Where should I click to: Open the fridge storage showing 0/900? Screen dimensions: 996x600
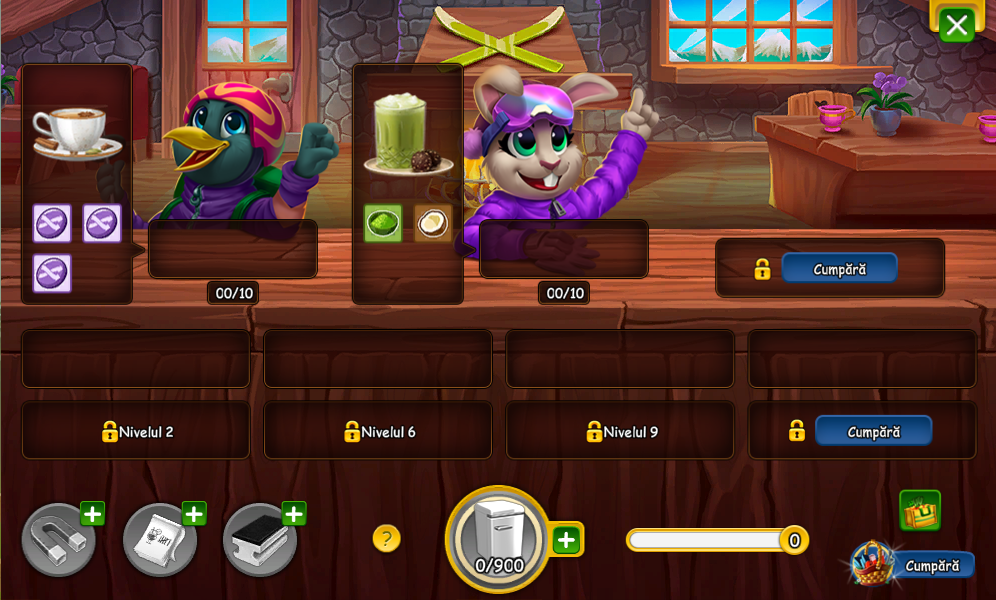pyautogui.click(x=498, y=539)
